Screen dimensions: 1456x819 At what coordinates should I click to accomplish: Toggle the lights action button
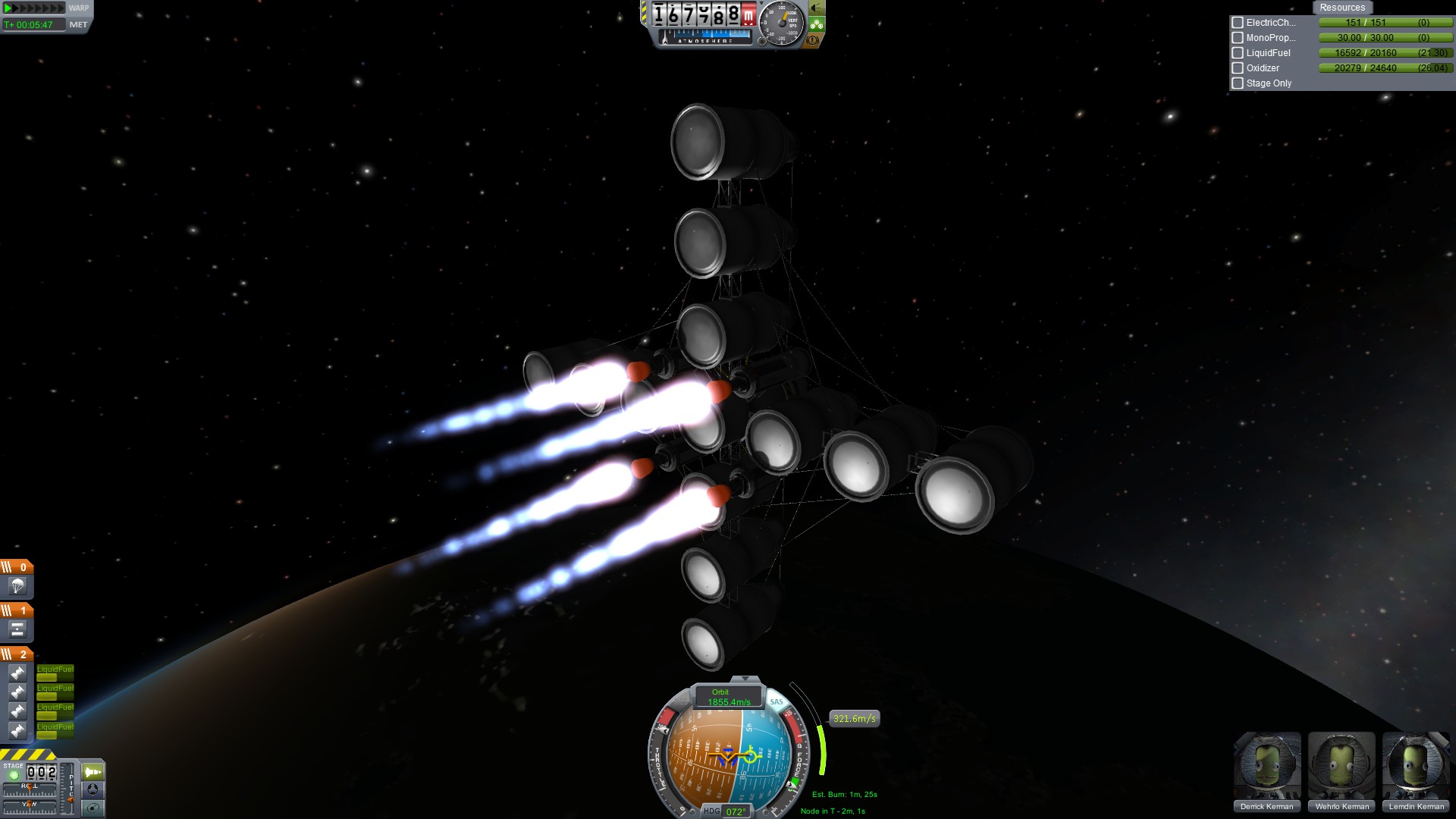pos(817,8)
